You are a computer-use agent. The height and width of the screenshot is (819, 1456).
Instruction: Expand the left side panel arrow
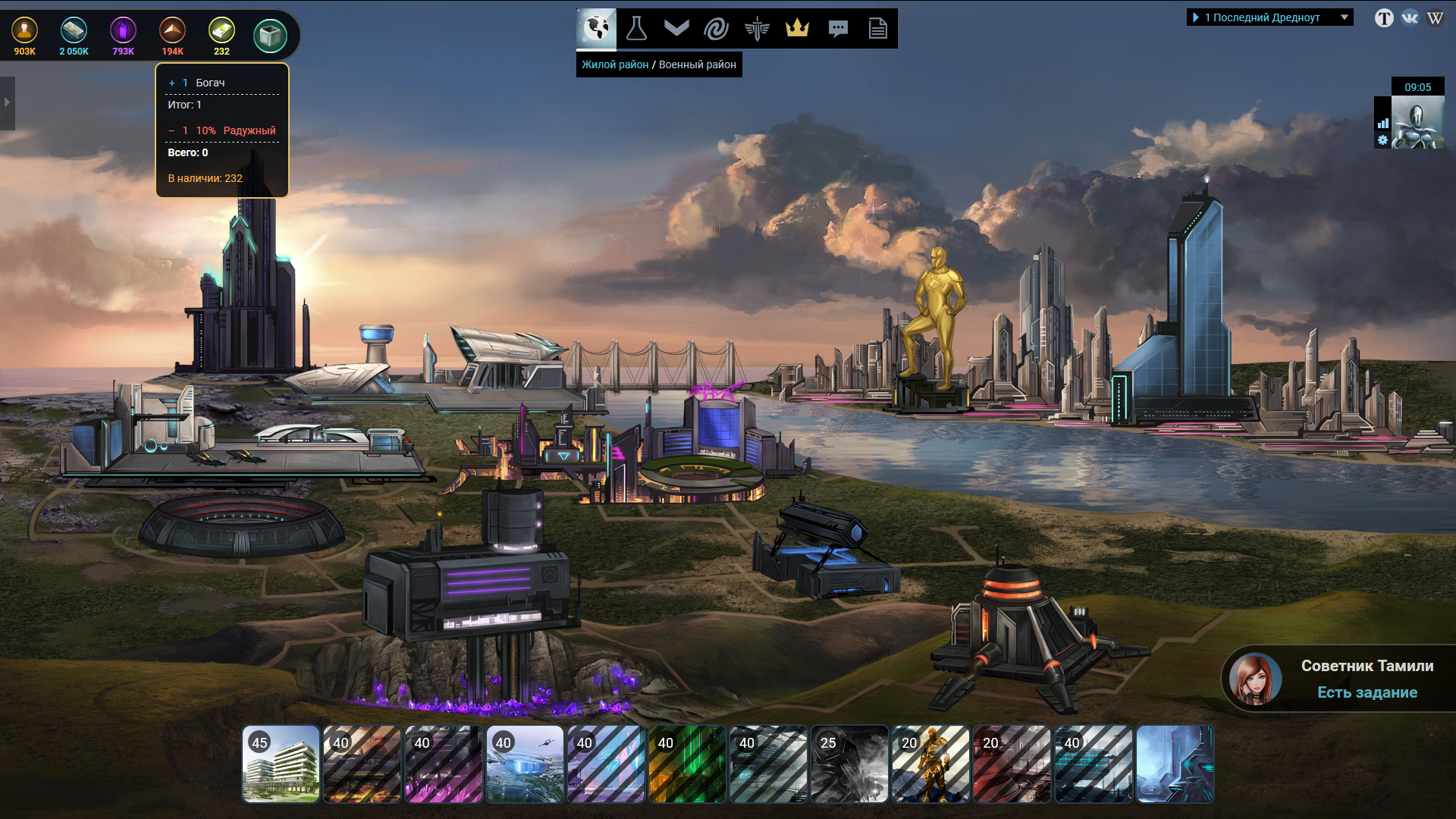(x=7, y=102)
